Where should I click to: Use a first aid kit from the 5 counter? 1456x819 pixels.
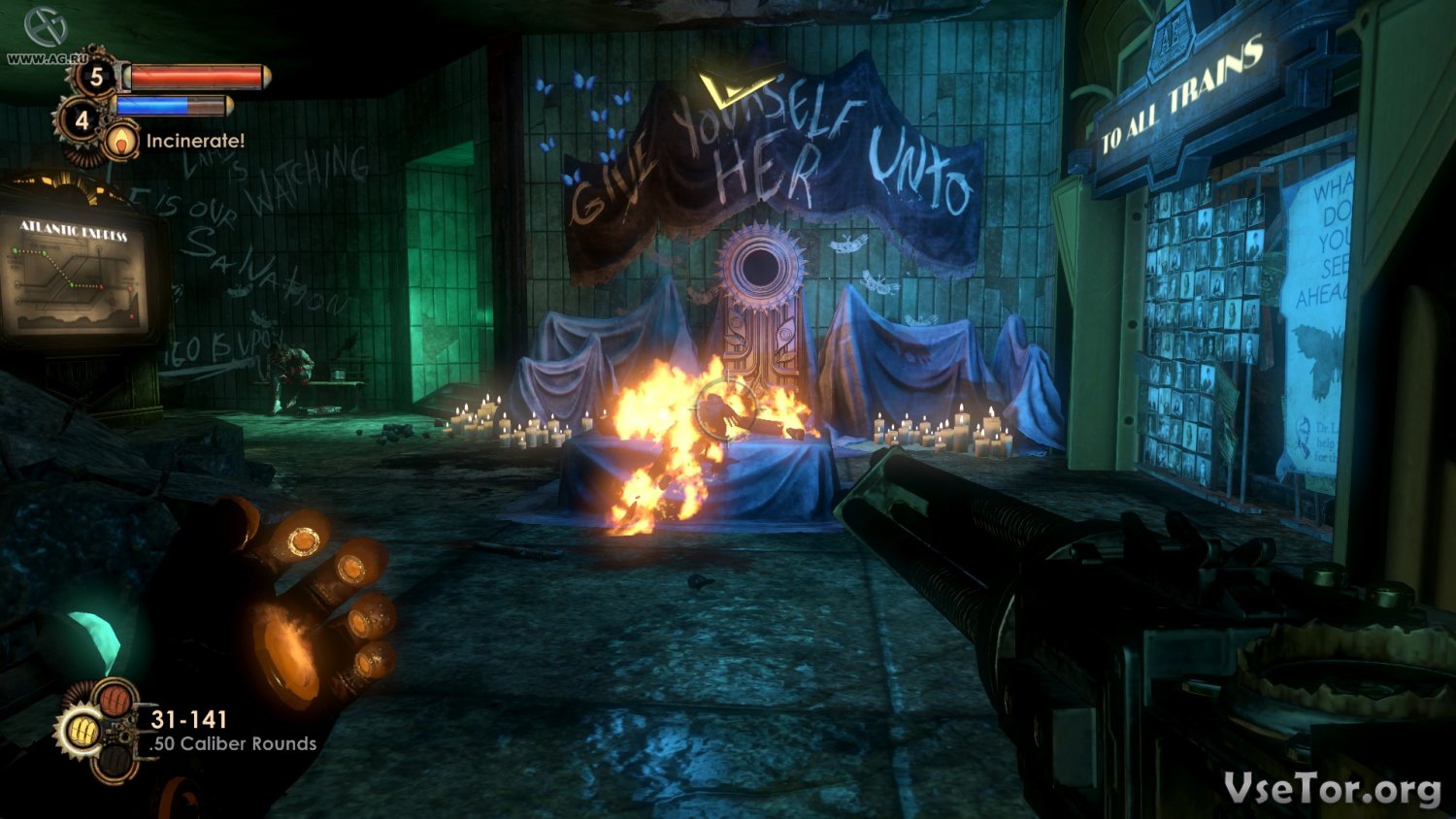(95, 77)
